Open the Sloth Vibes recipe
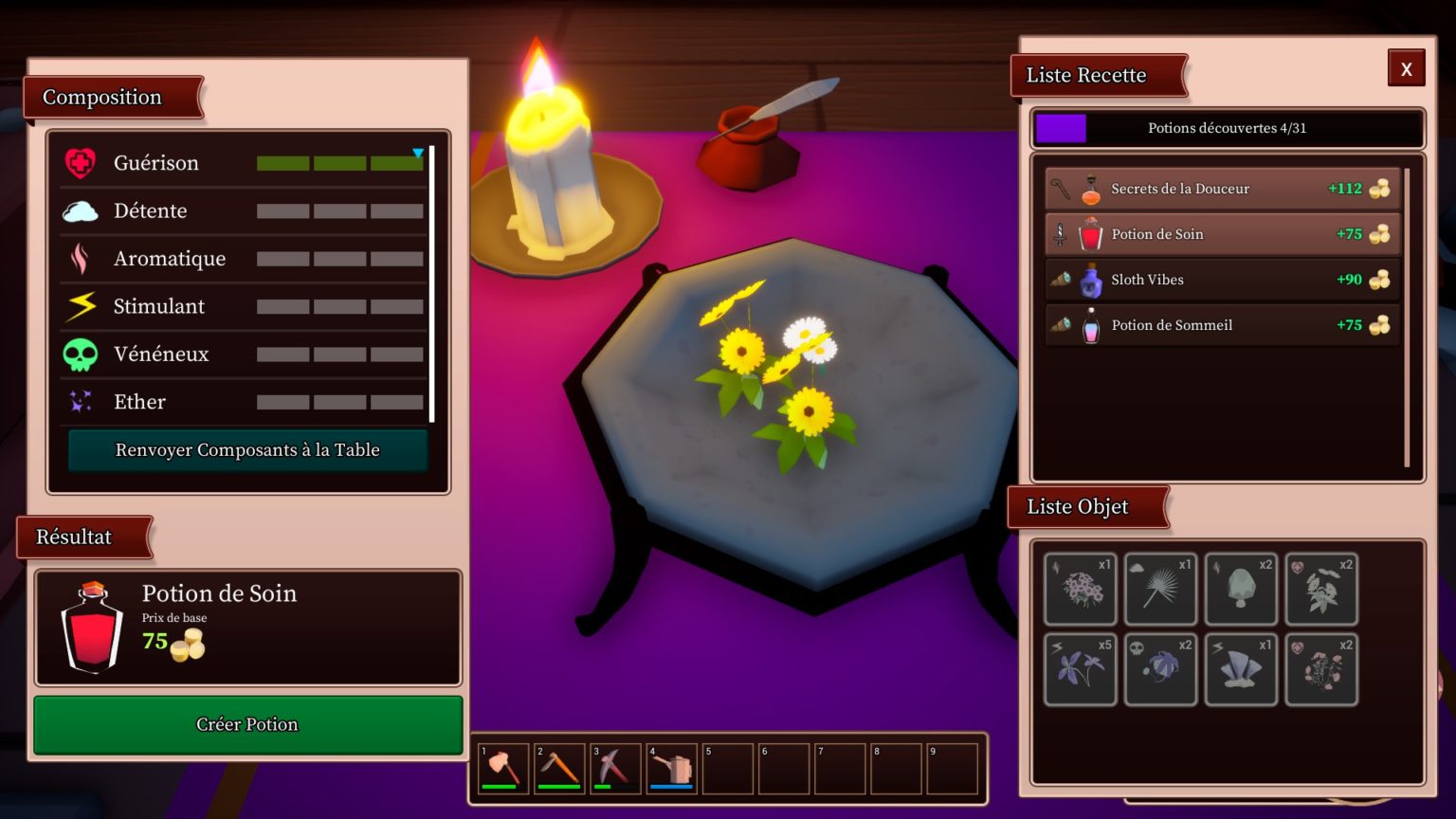The image size is (1456, 819). pyautogui.click(x=1221, y=280)
